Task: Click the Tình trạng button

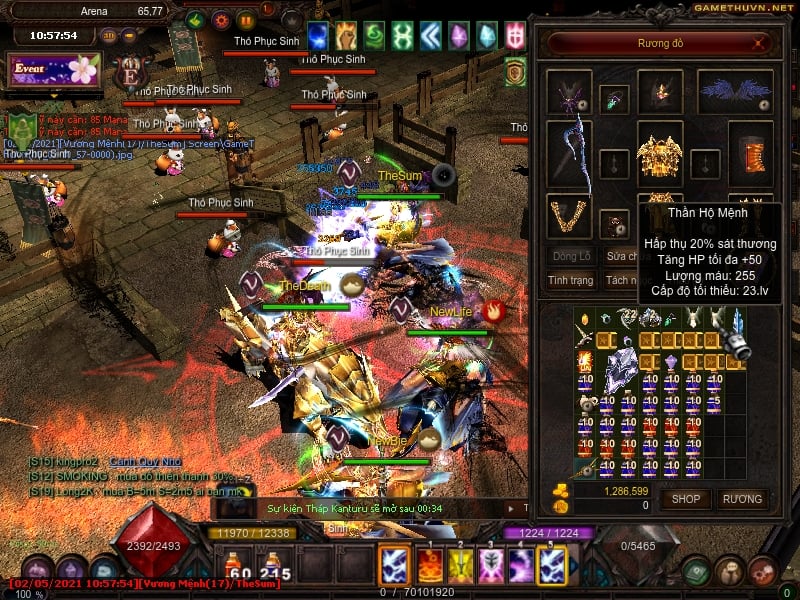Action: (x=571, y=281)
